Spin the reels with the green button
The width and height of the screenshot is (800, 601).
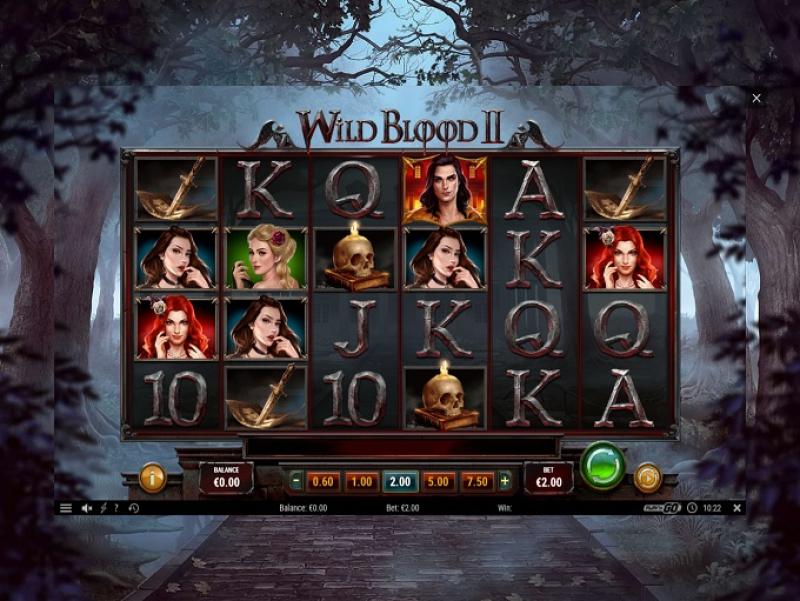click(x=603, y=466)
